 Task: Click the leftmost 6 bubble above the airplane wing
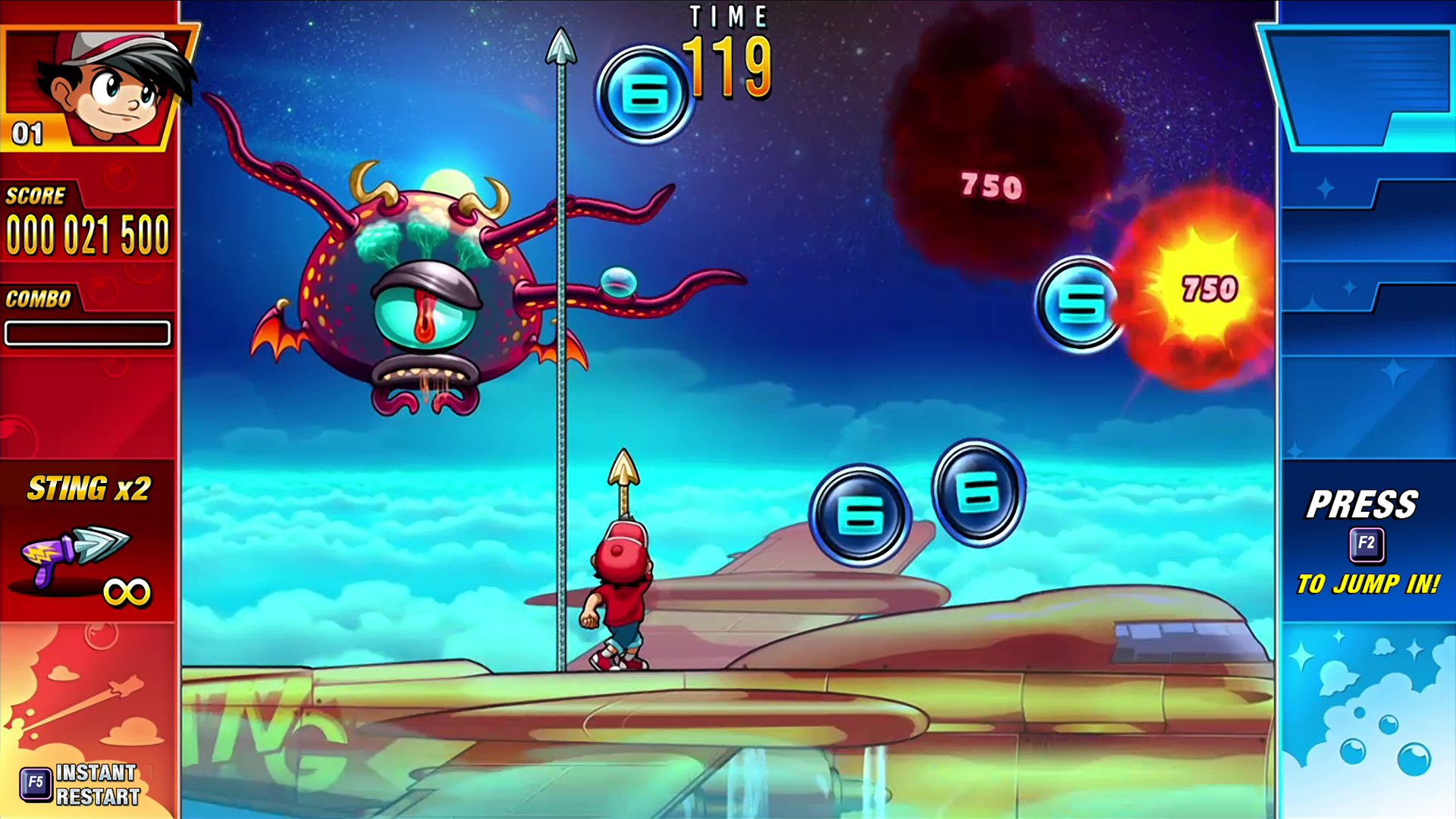point(861,513)
